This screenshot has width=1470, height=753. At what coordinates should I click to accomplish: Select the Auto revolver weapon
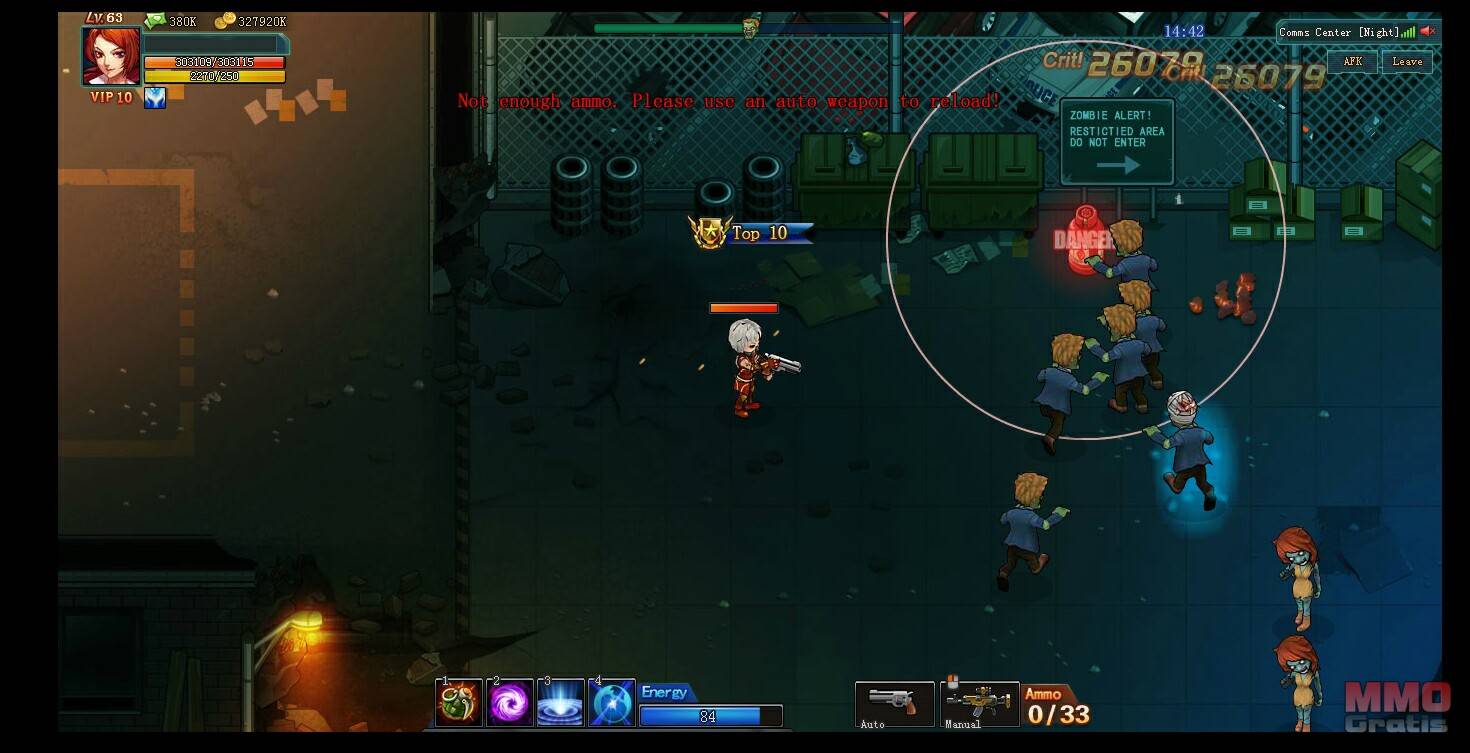pos(894,702)
